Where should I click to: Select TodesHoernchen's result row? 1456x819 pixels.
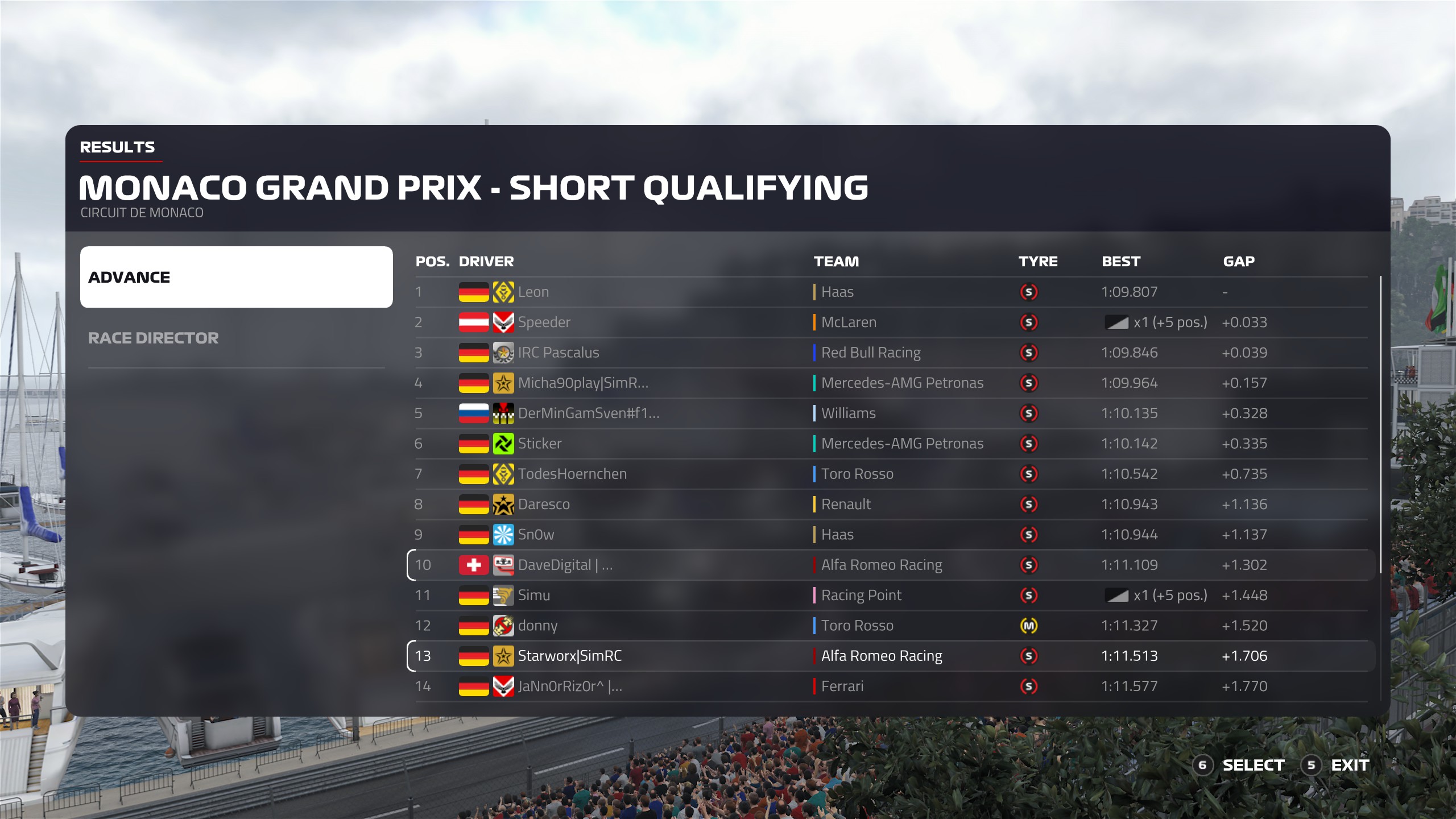[891, 474]
